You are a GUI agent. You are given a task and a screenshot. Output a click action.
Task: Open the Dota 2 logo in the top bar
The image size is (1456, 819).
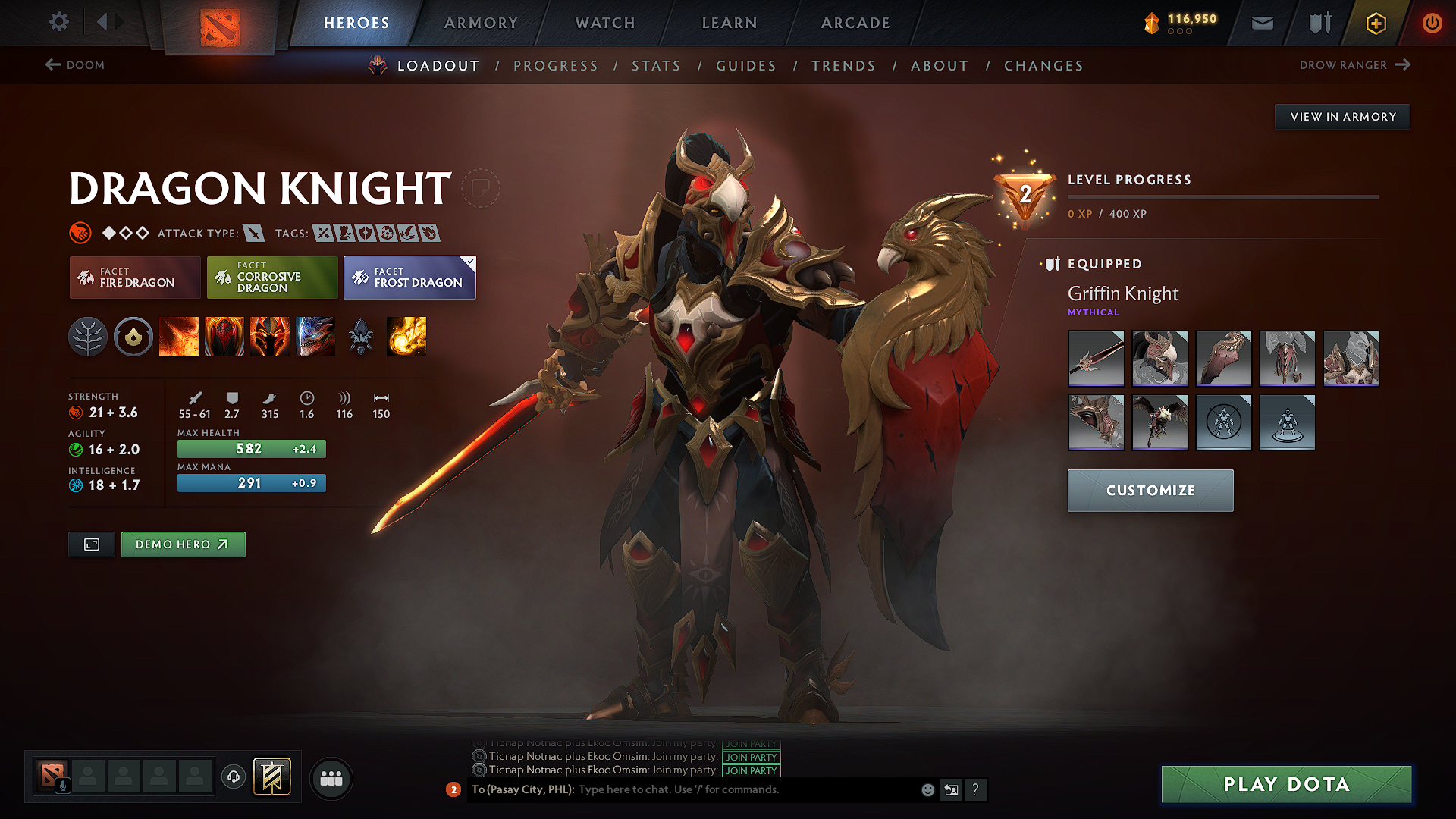(220, 23)
